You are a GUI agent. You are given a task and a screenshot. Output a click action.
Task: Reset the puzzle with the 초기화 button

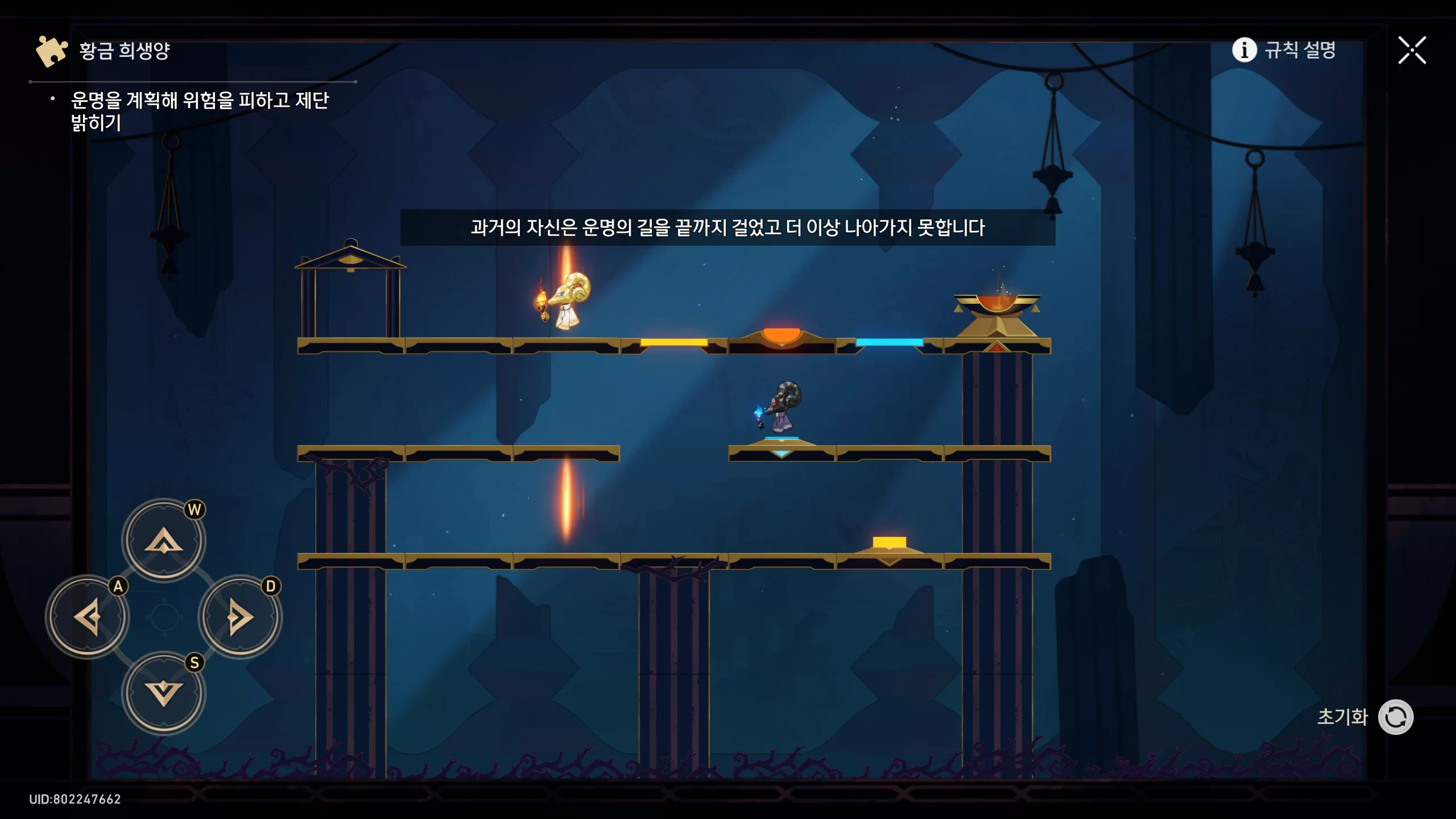click(1395, 717)
